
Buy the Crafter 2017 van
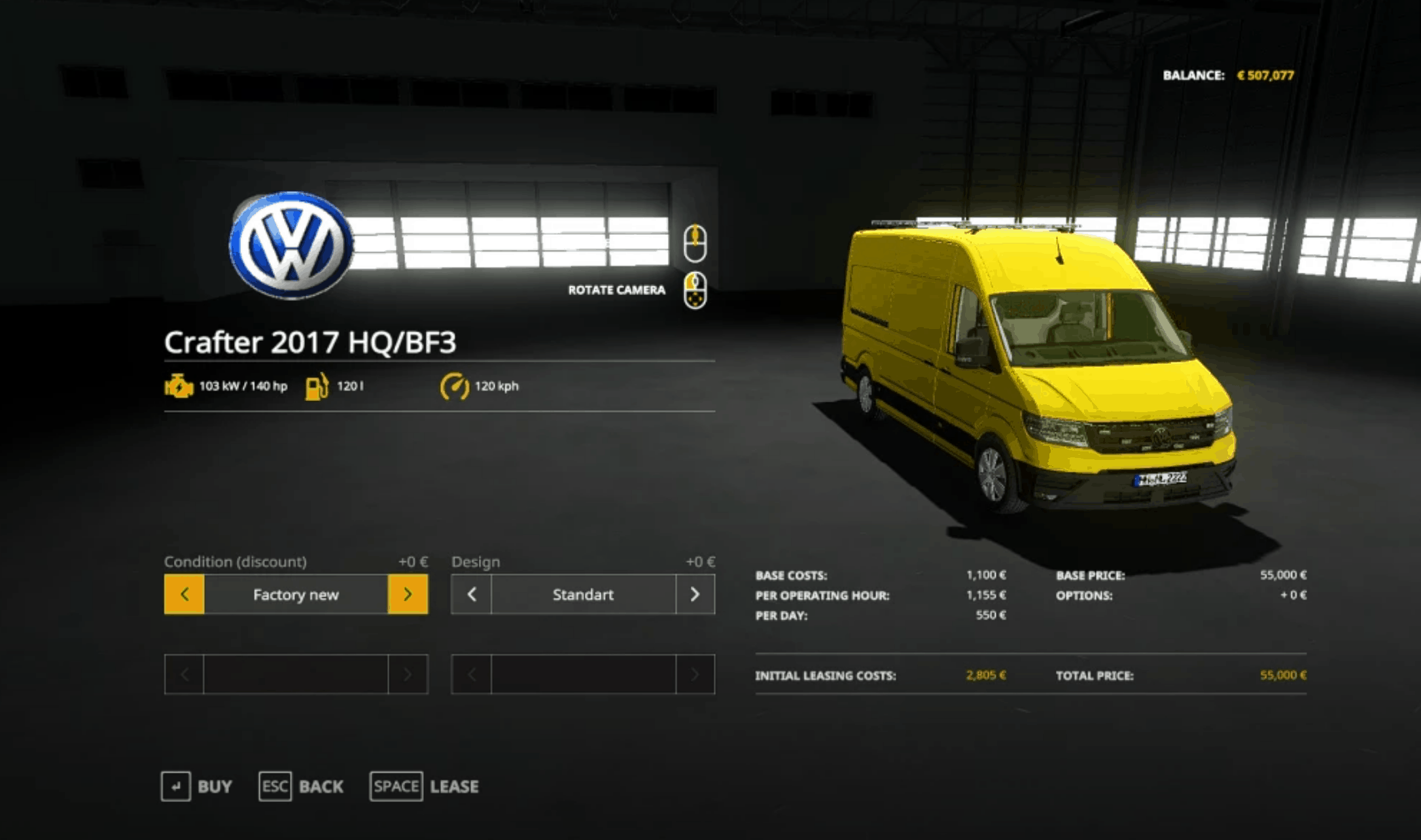tap(197, 786)
